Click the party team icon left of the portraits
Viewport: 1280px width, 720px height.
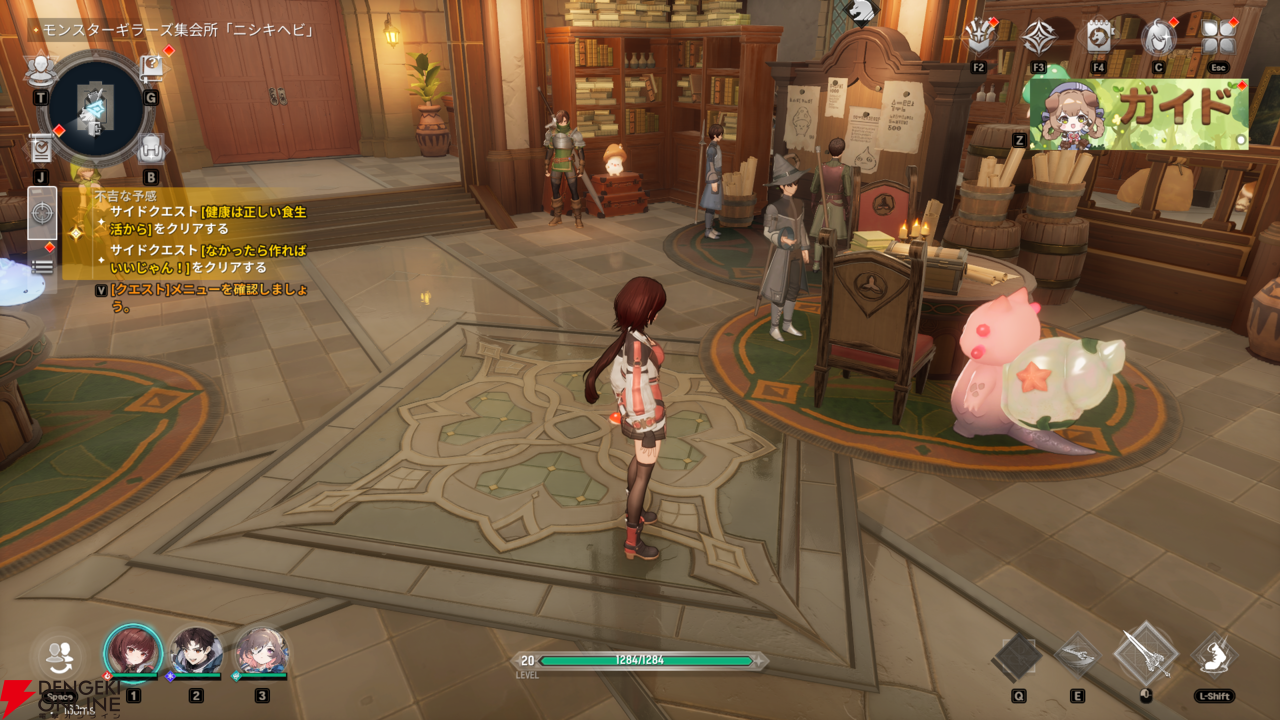coord(60,658)
